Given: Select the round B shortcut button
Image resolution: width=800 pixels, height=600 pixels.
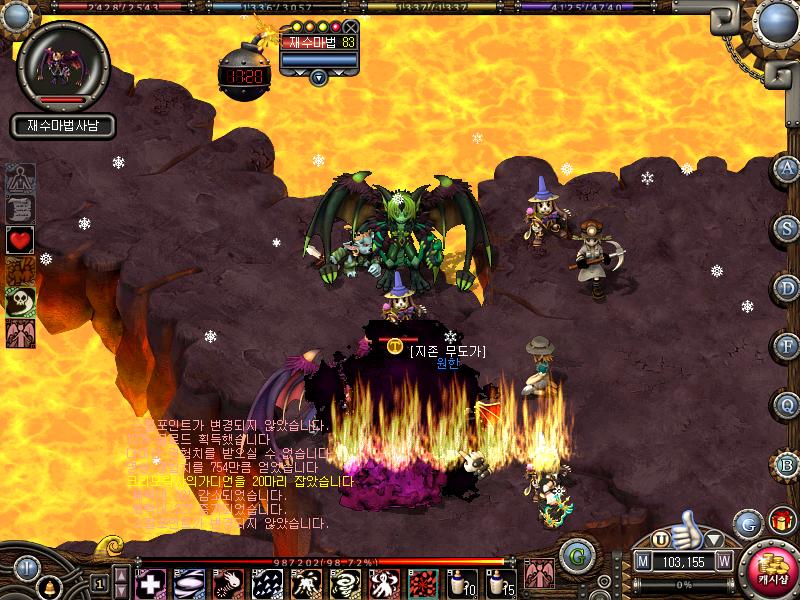Looking at the screenshot, I should pos(787,464).
